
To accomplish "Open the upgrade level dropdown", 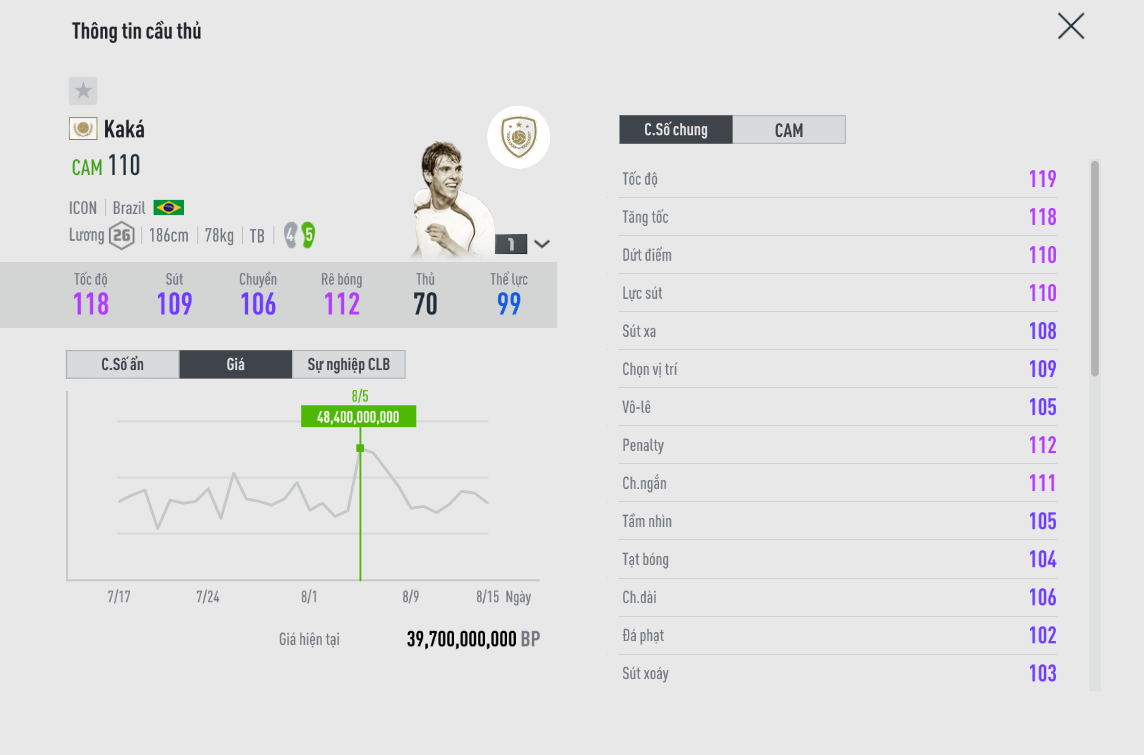I will tap(541, 244).
